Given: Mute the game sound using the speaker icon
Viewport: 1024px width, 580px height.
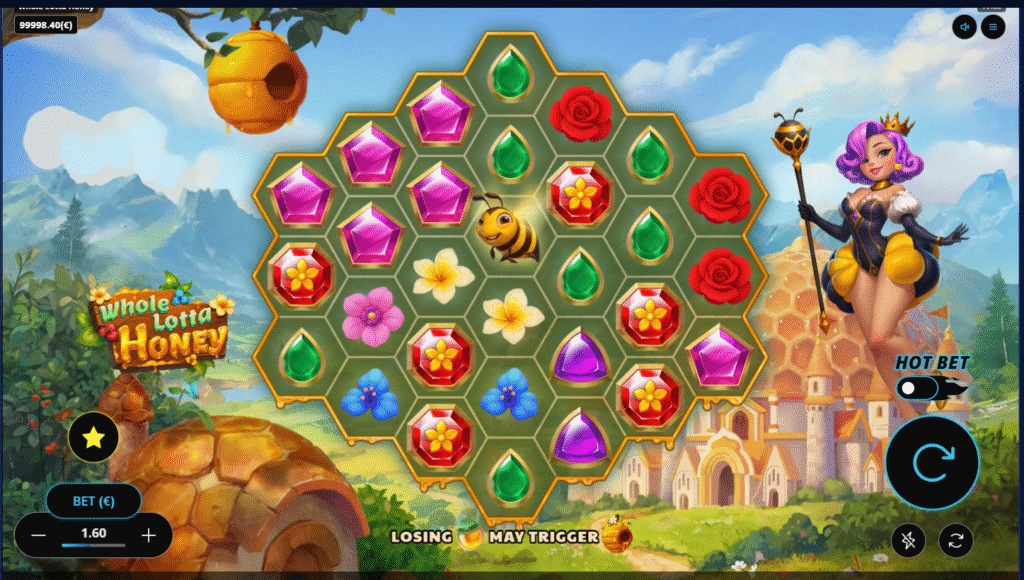Looking at the screenshot, I should pos(965,27).
